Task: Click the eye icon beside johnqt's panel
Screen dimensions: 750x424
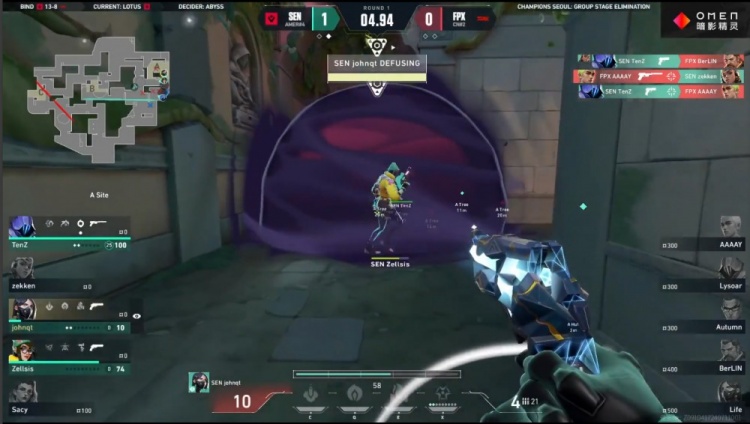Action: click(137, 316)
